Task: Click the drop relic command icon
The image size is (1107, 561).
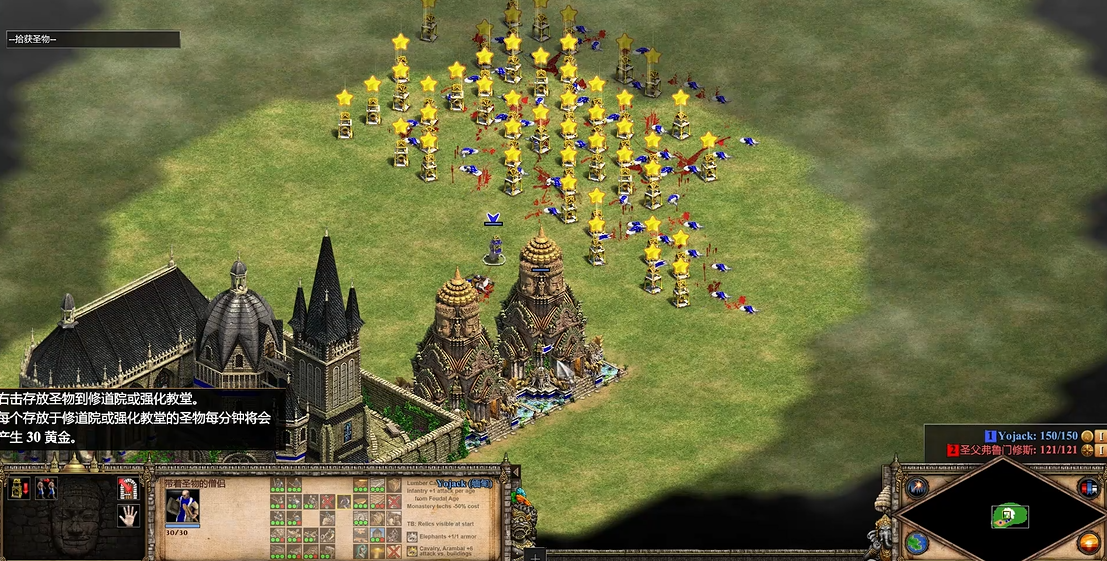Action: click(19, 488)
